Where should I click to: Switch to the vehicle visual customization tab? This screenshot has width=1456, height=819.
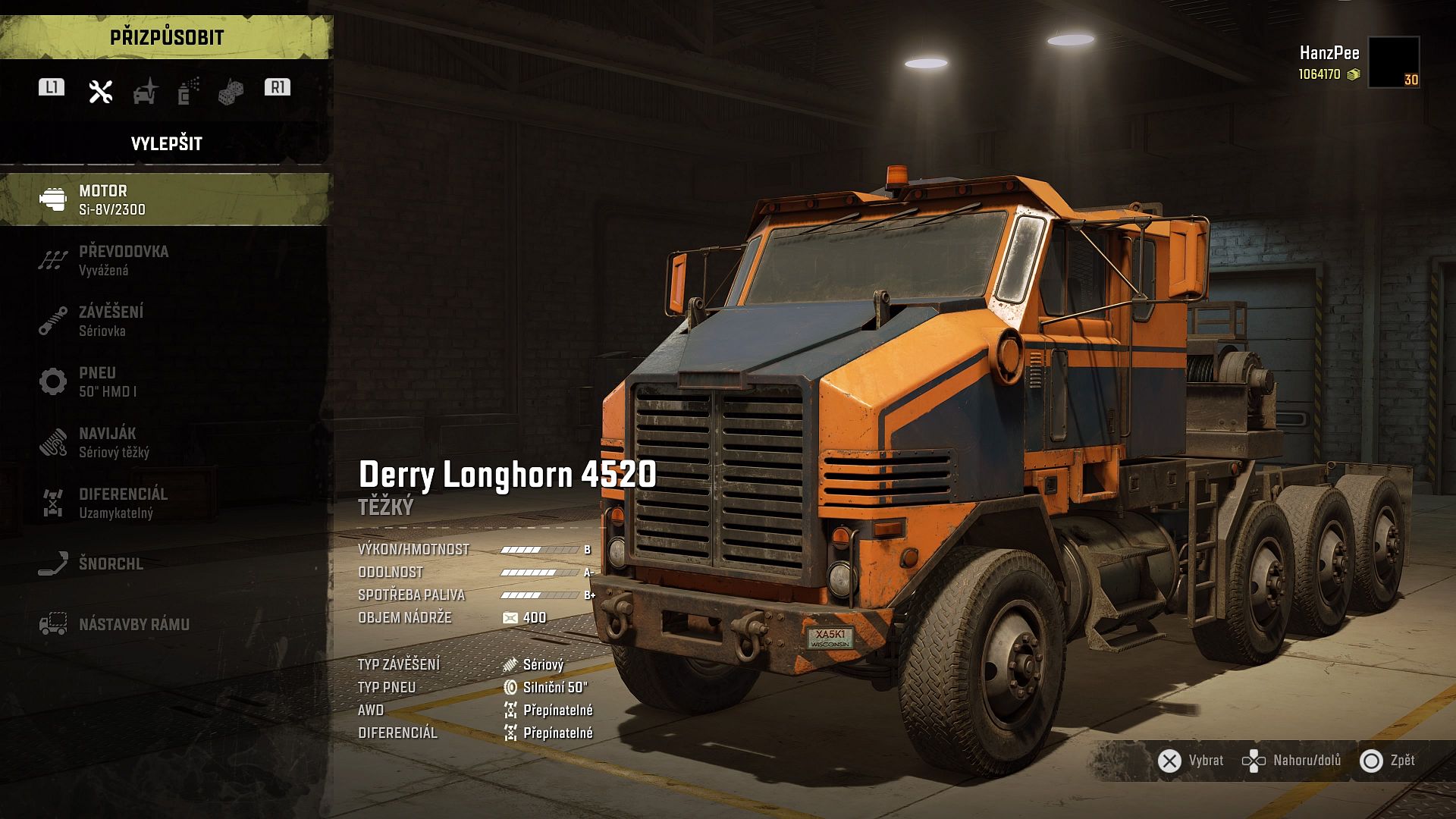pyautogui.click(x=145, y=91)
